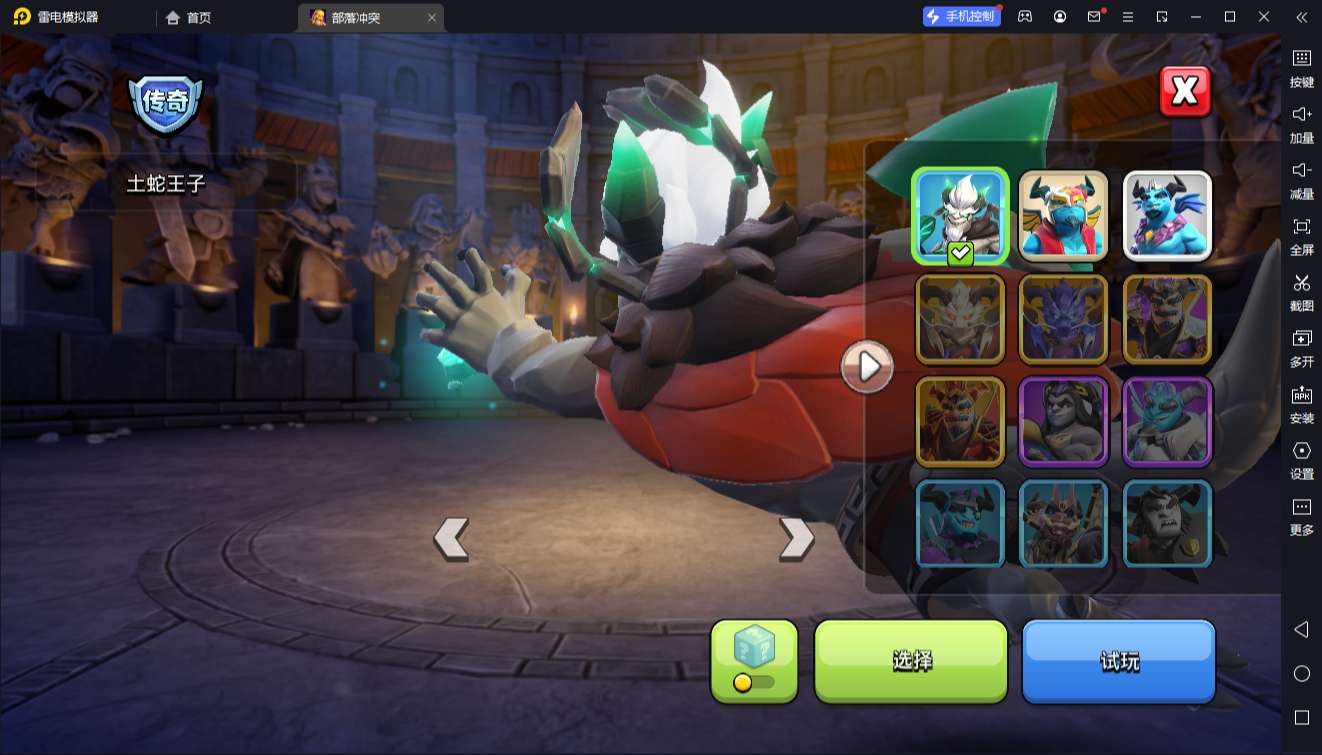Try out the skin with 试玩
1322x755 pixels.
[x=1118, y=661]
